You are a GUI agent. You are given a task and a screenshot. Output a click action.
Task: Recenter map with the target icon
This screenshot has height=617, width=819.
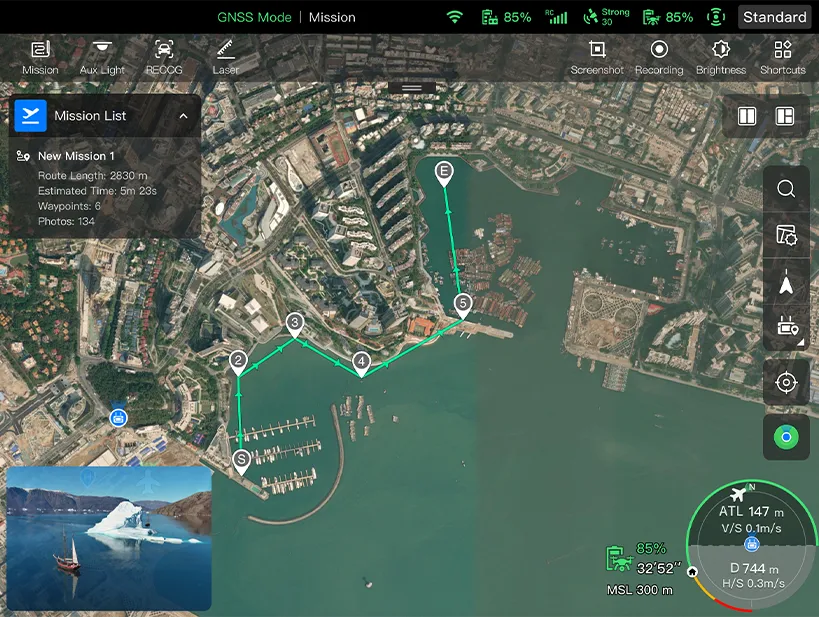786,383
